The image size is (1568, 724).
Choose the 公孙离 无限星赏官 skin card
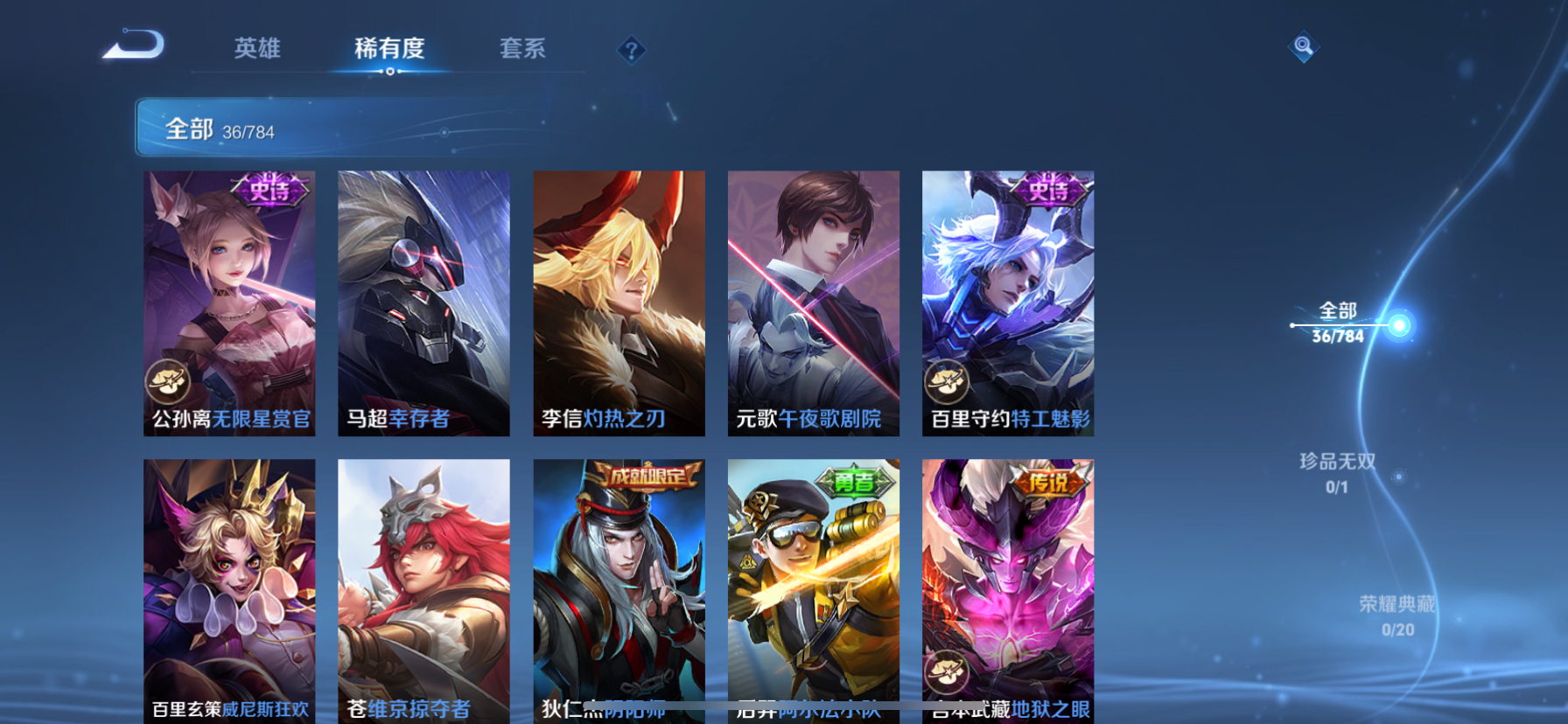(229, 303)
